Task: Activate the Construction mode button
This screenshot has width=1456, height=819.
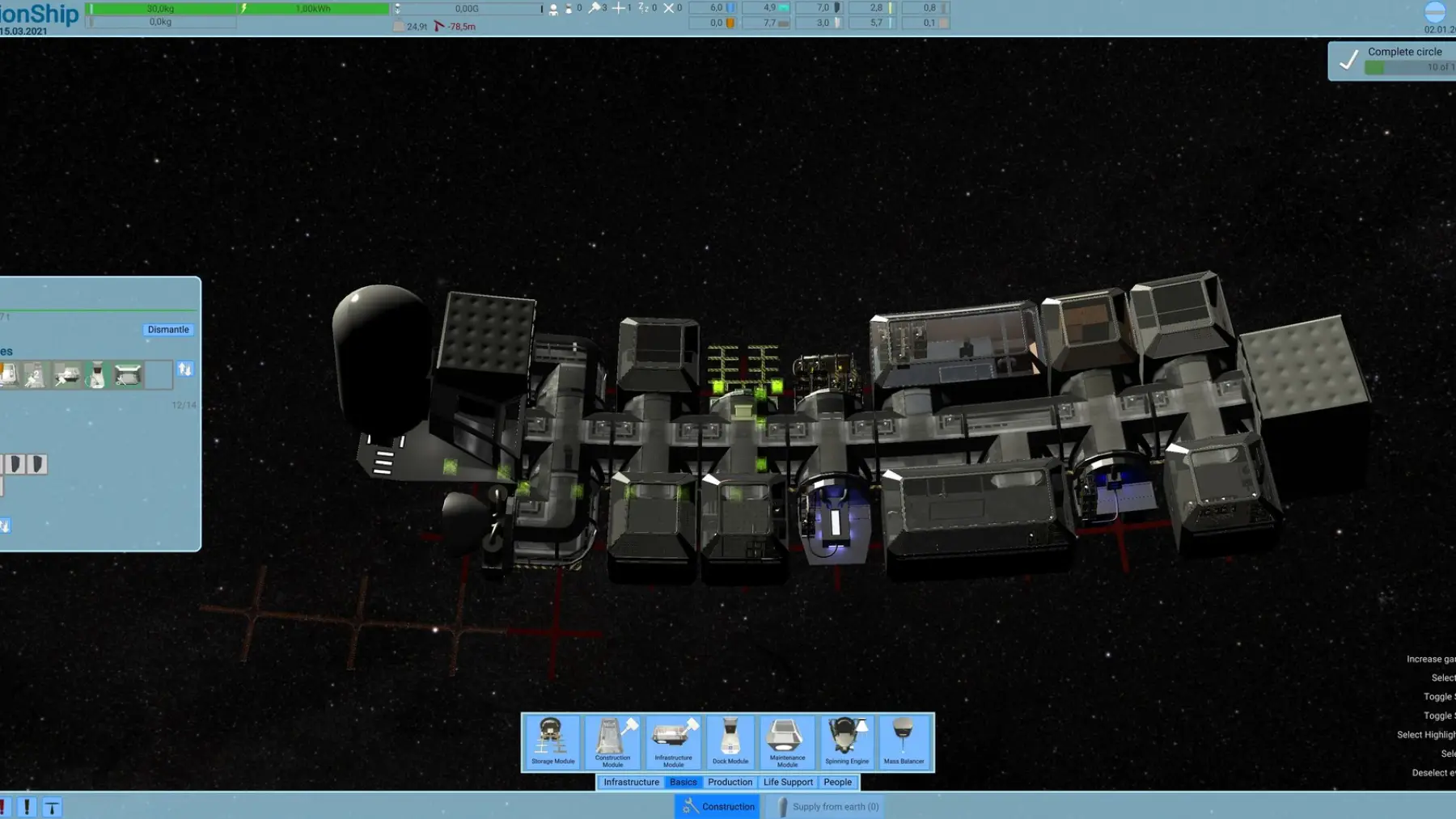Action: click(718, 806)
